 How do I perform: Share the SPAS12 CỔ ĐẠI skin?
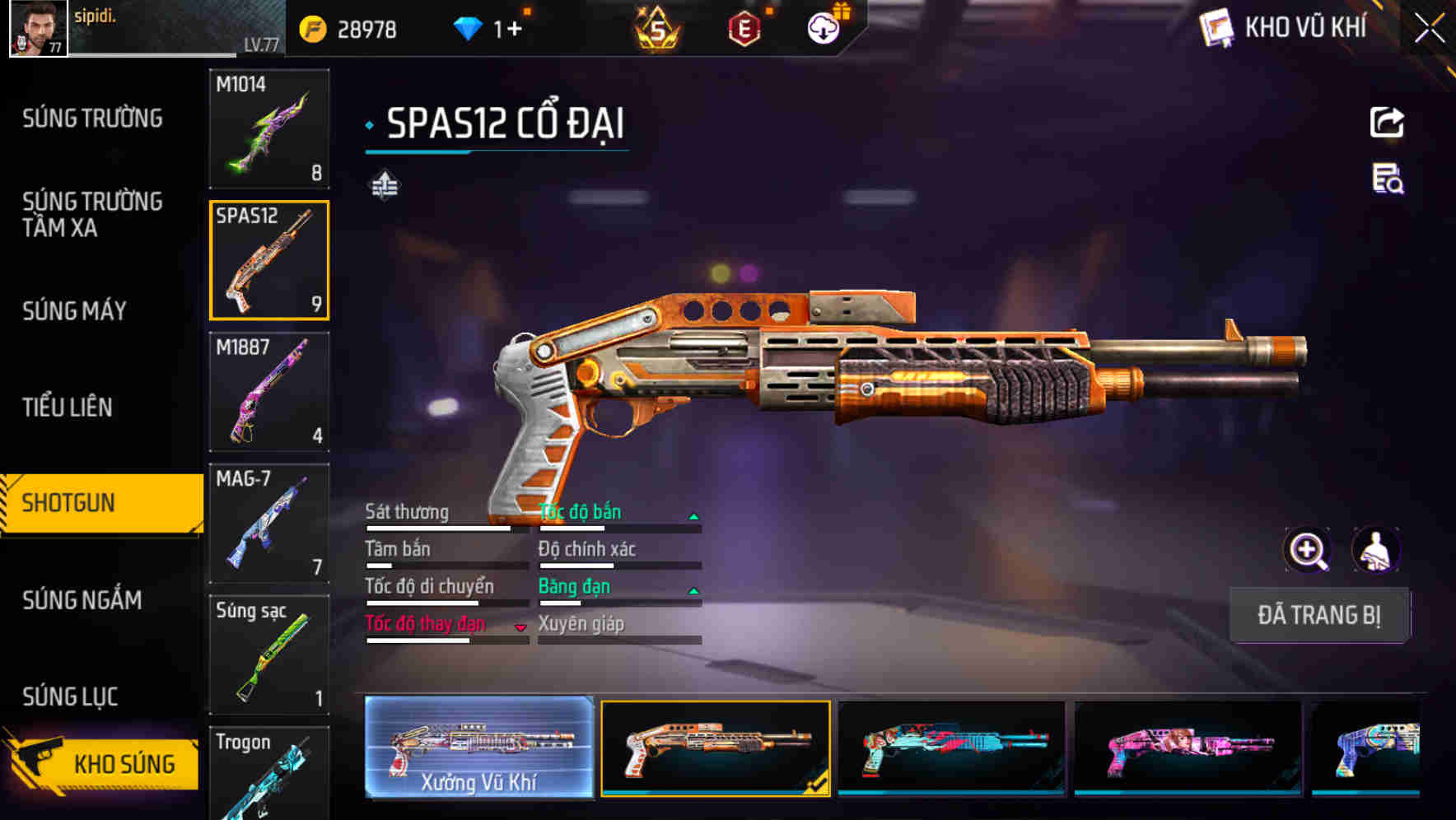1387,122
